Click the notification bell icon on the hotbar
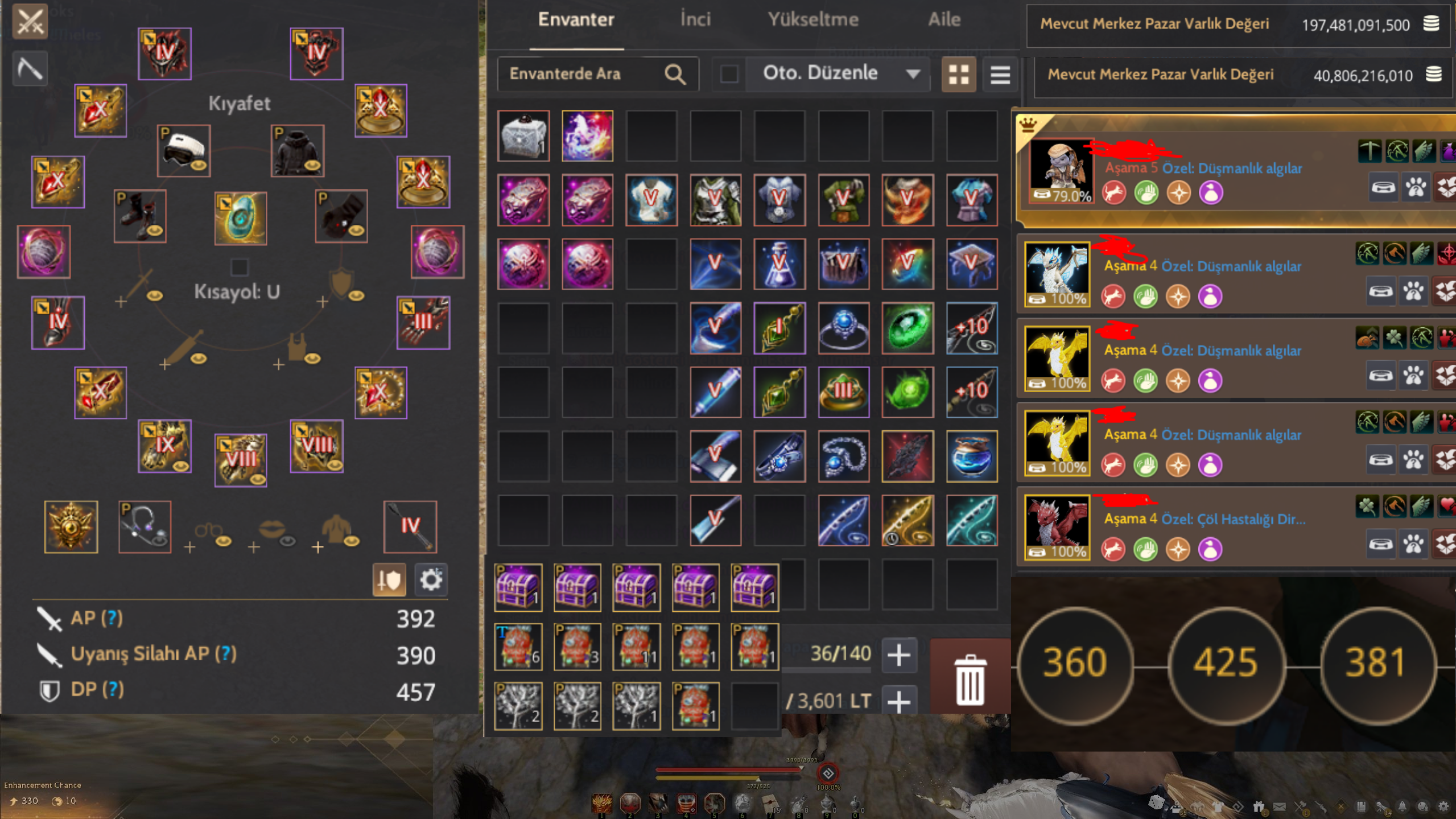This screenshot has width=1456, height=819. pos(1403,806)
